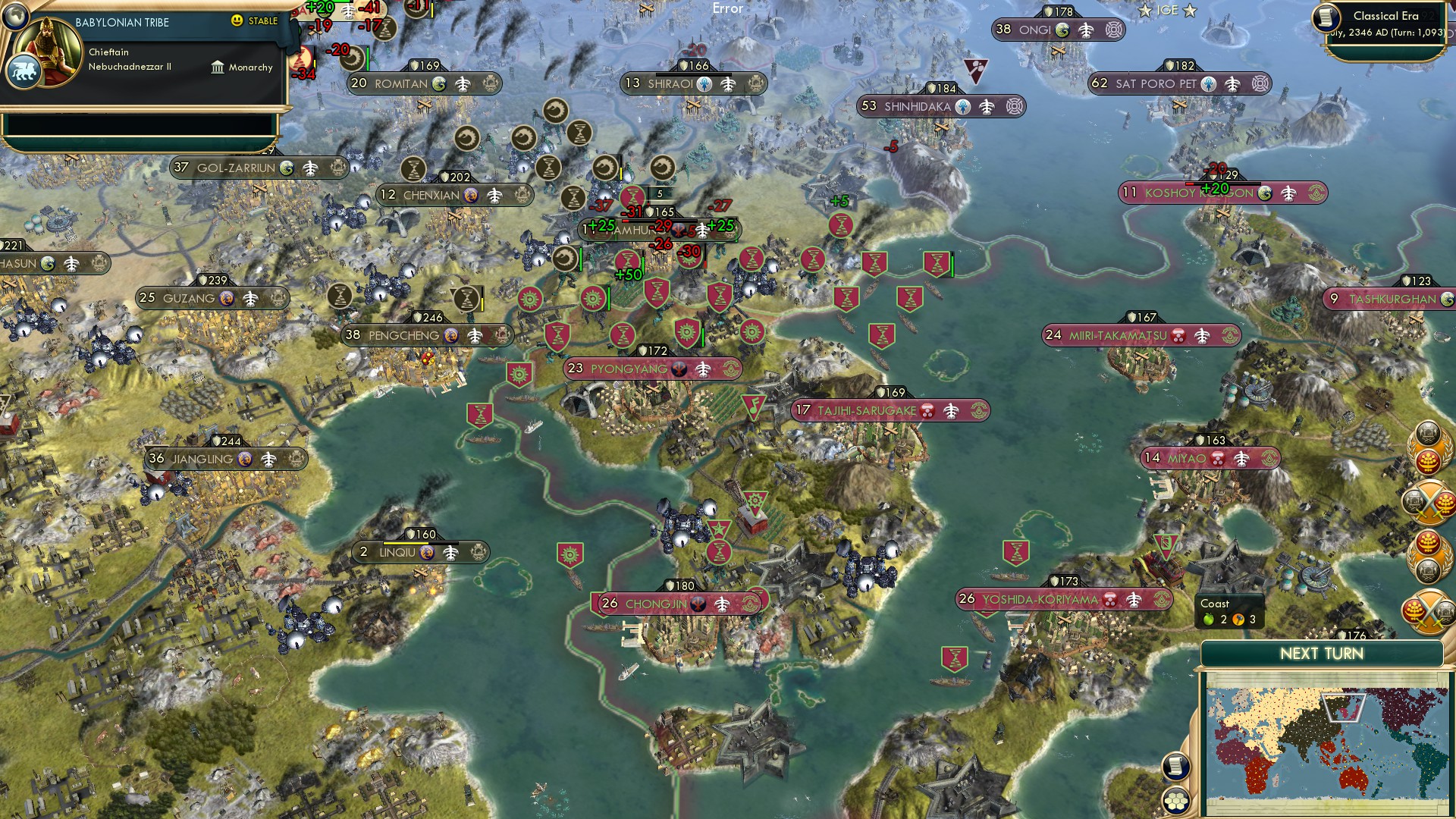Click the STABLE smiley happiness indicator
Screen dimensions: 1456x819
coord(237,21)
